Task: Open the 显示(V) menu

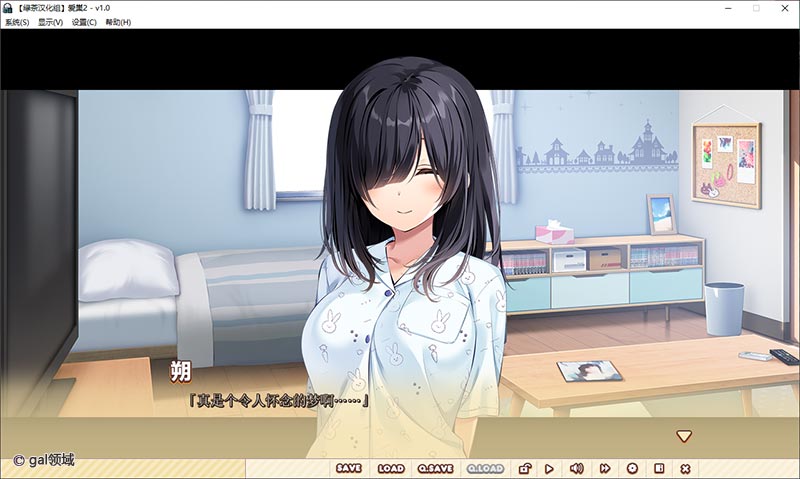Action: (50, 22)
